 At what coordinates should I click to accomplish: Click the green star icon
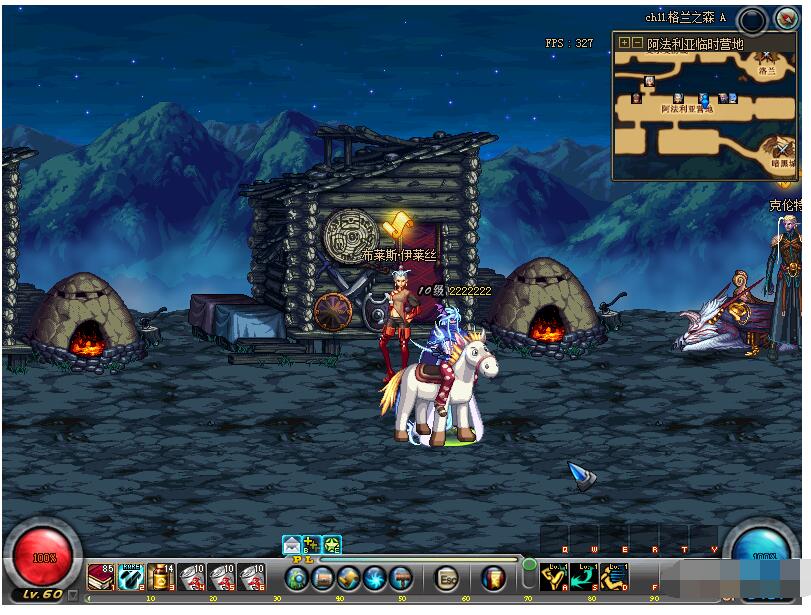pos(332,545)
